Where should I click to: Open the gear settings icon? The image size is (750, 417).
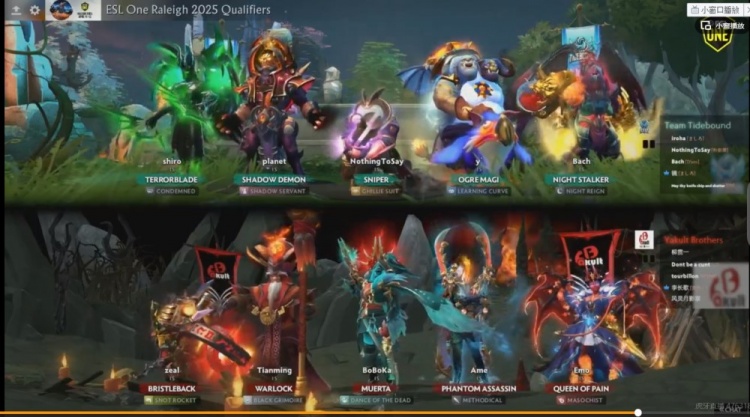pyautogui.click(x=34, y=10)
